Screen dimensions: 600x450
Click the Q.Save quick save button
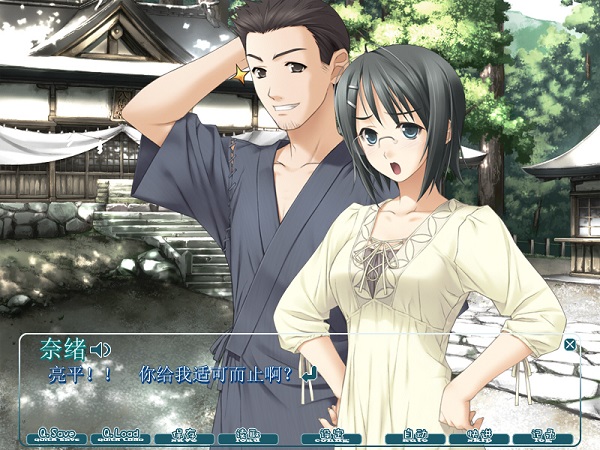click(x=57, y=436)
